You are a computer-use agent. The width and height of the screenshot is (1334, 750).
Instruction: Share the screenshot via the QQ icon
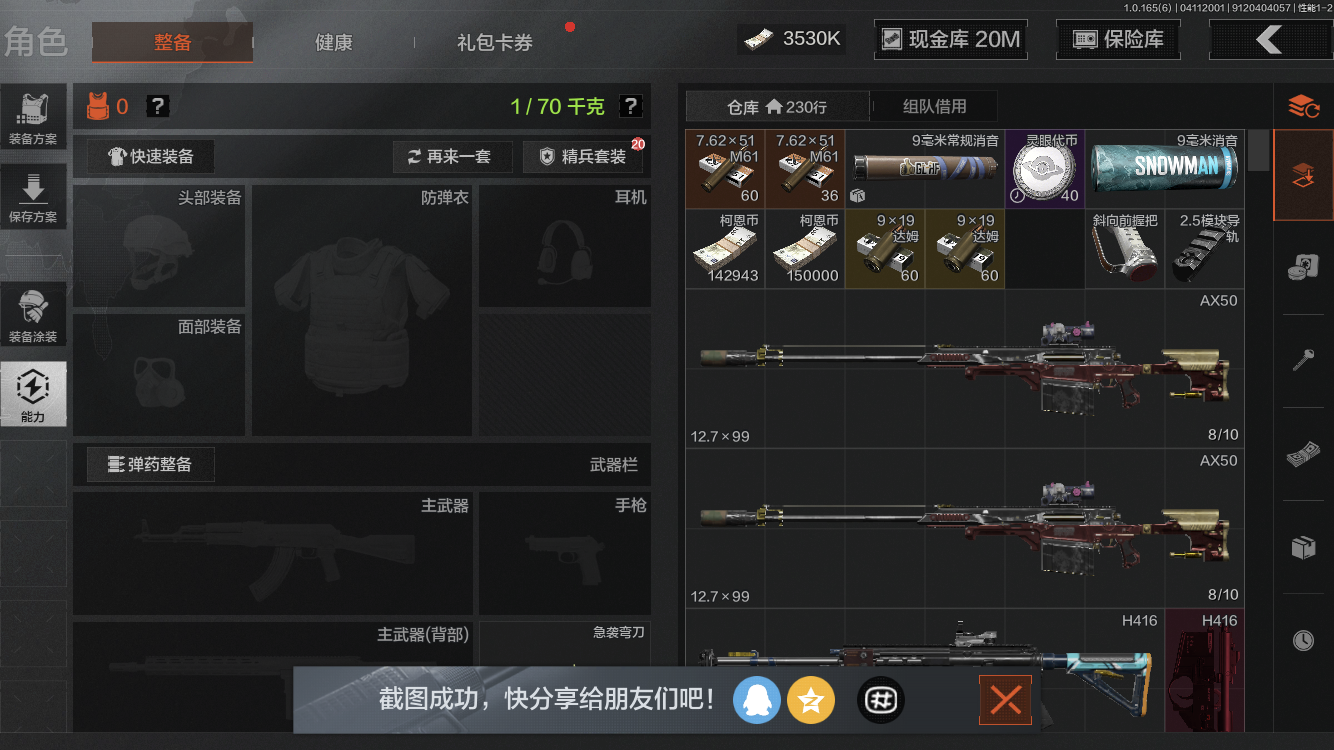[x=757, y=700]
